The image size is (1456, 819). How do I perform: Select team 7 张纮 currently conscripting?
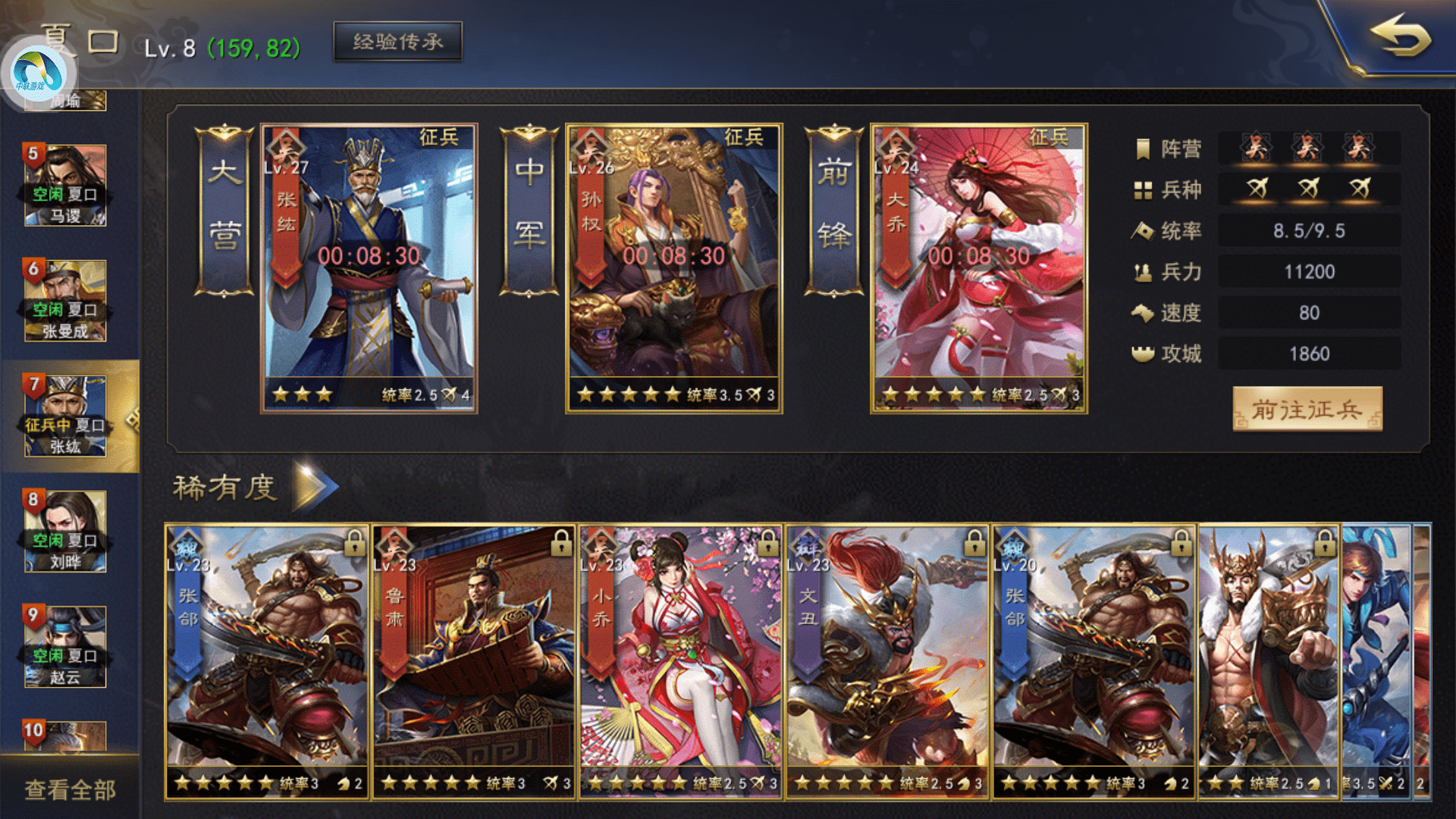click(x=65, y=416)
